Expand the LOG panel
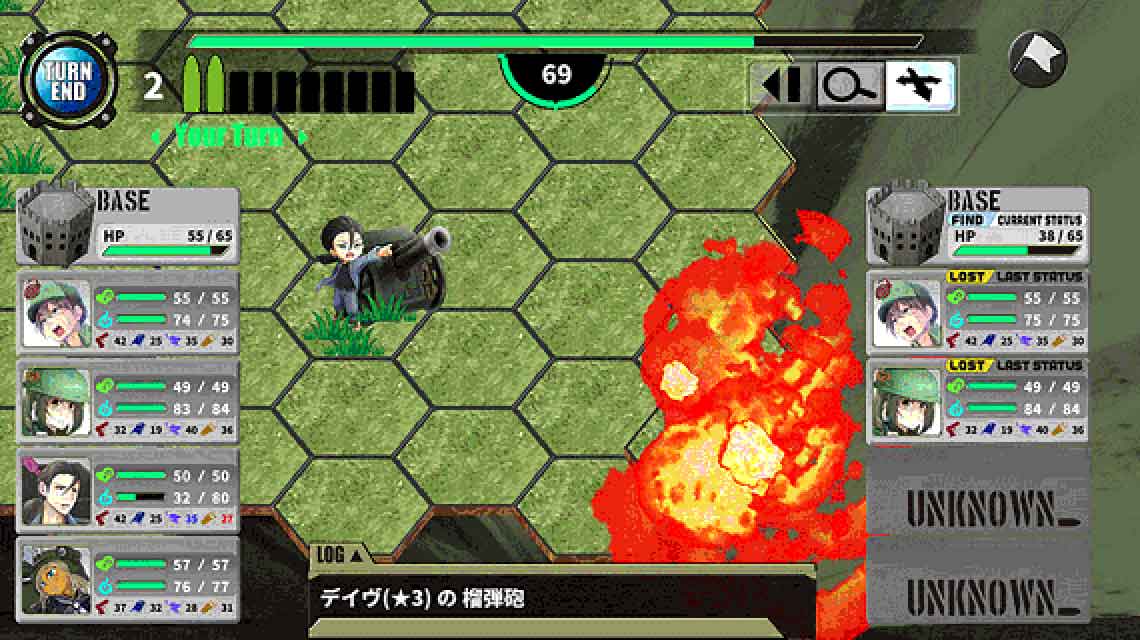Screen dimensions: 1140x640 pos(340,554)
